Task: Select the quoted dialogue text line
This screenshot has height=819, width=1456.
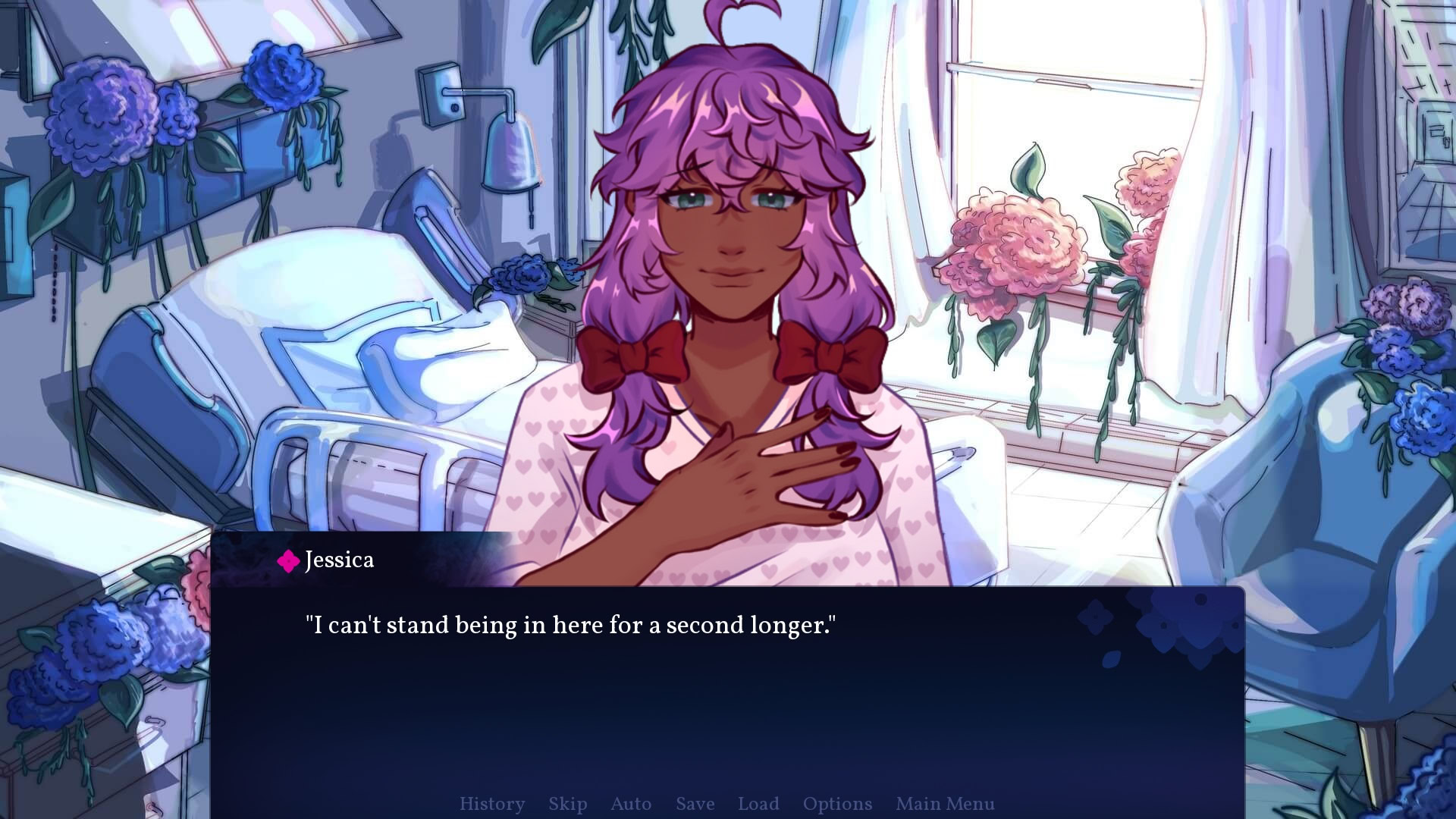Action: [571, 625]
